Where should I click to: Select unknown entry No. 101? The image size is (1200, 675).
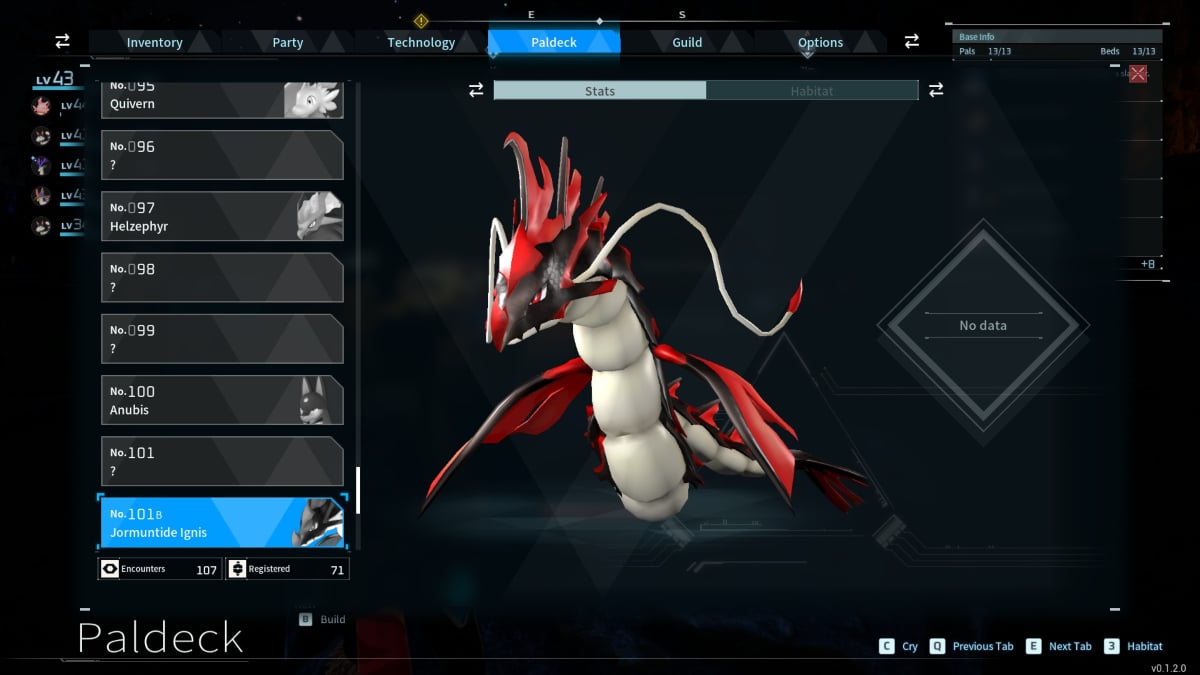click(x=222, y=461)
